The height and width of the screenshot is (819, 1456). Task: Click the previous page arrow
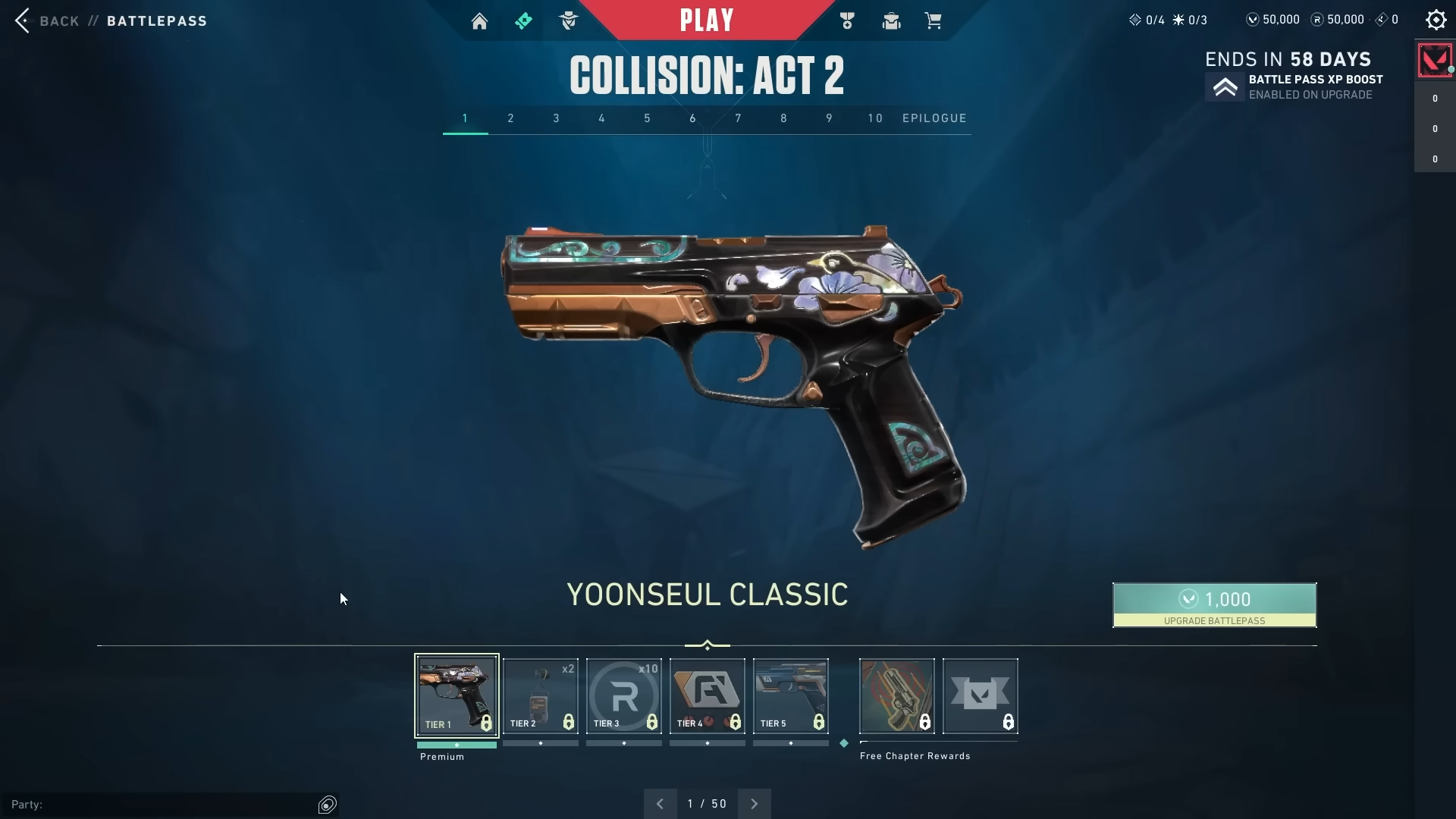click(x=661, y=803)
